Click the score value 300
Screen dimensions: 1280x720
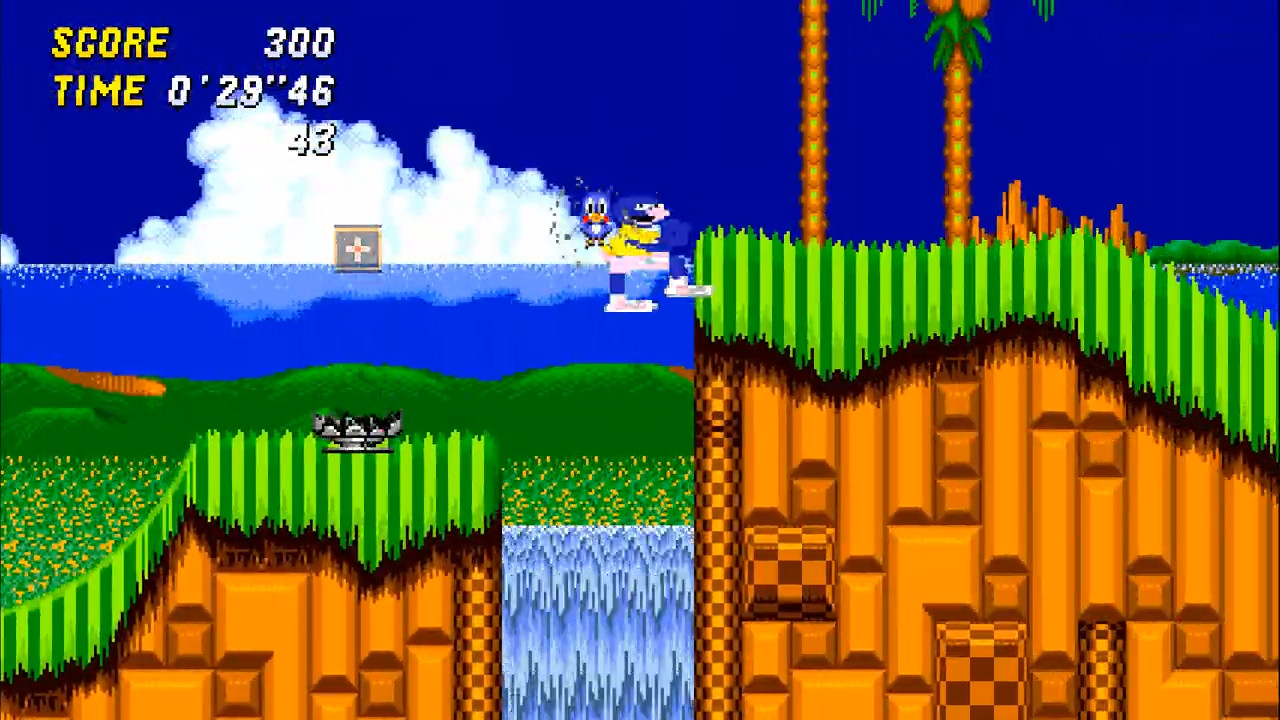(297, 42)
